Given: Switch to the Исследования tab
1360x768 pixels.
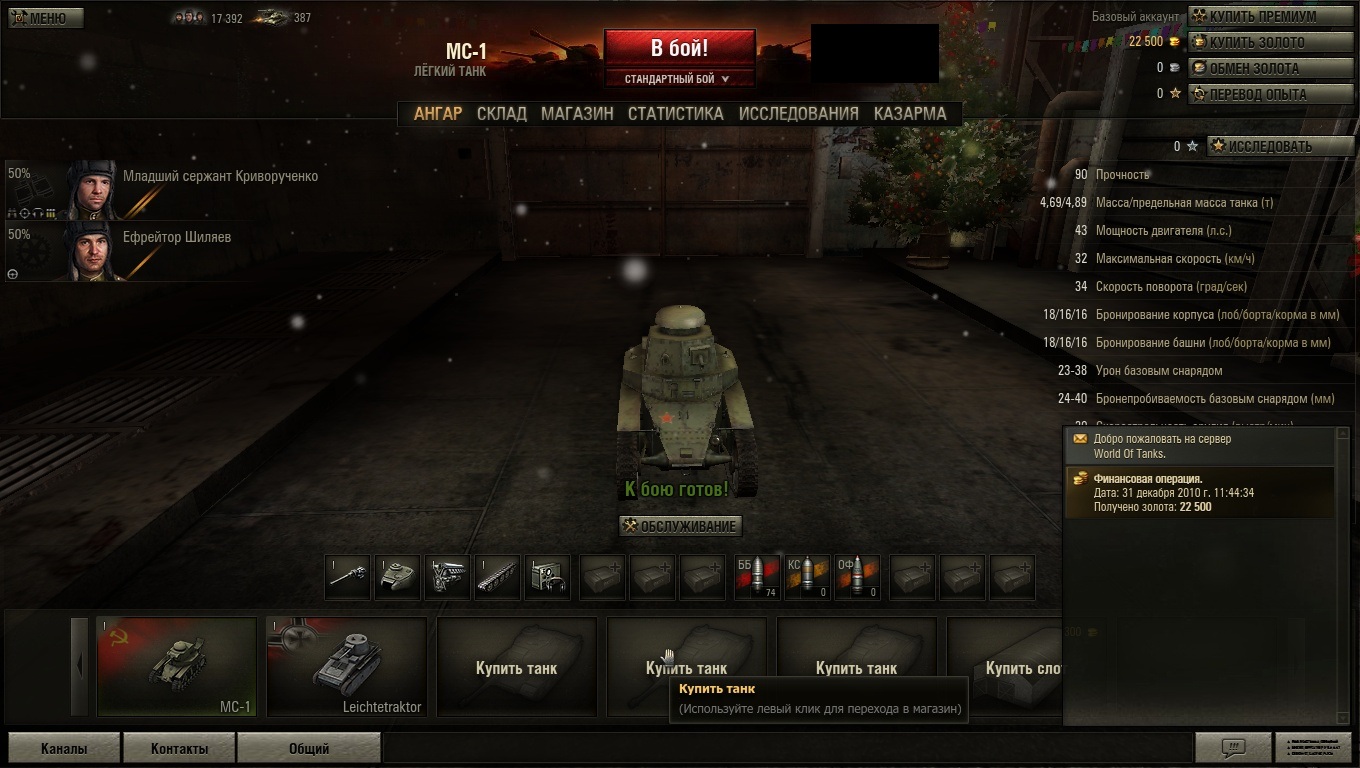Looking at the screenshot, I should click(x=798, y=114).
